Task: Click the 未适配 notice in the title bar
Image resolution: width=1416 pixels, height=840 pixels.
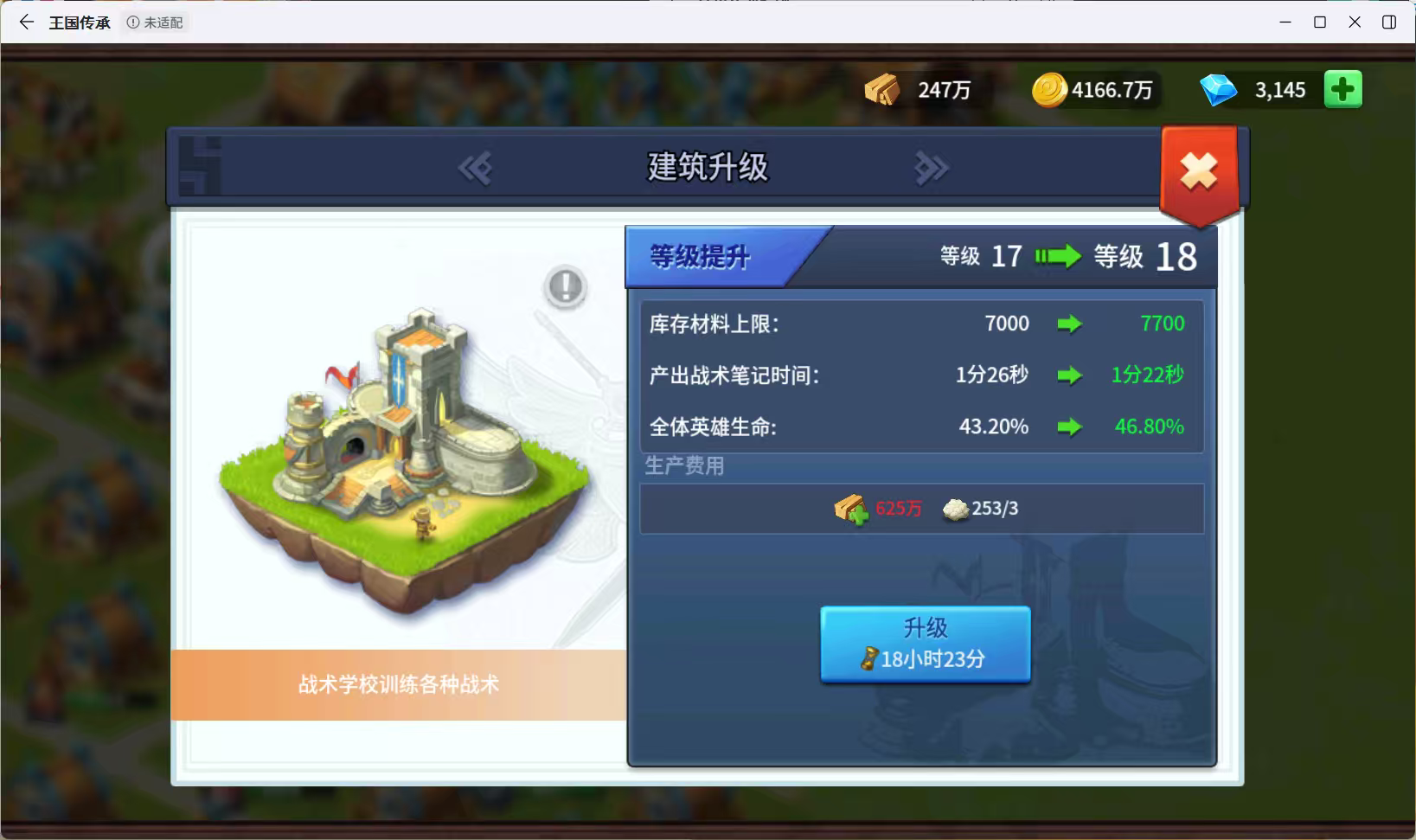Action: pyautogui.click(x=156, y=22)
